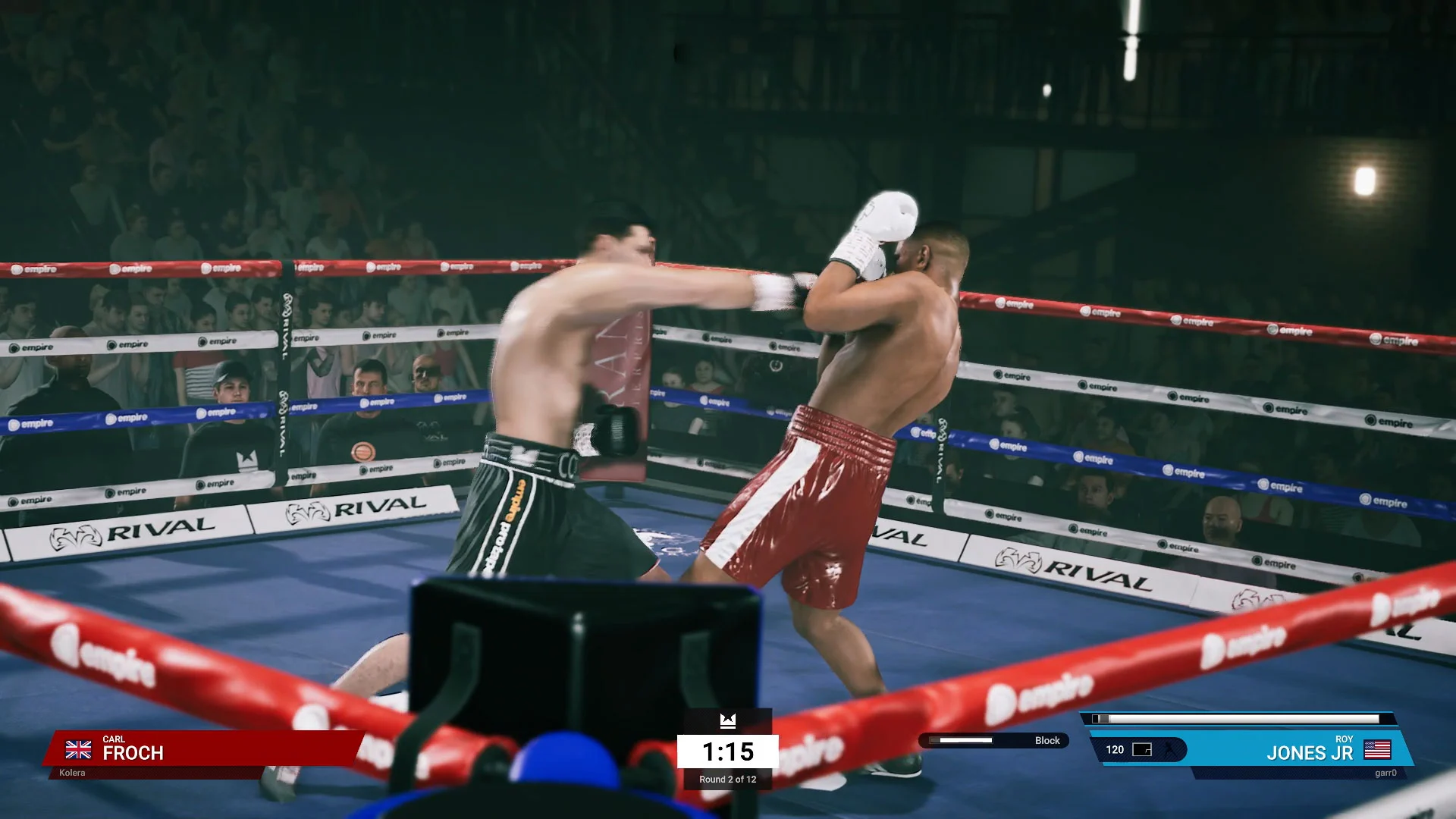Select the garr0 player tag

click(1385, 773)
